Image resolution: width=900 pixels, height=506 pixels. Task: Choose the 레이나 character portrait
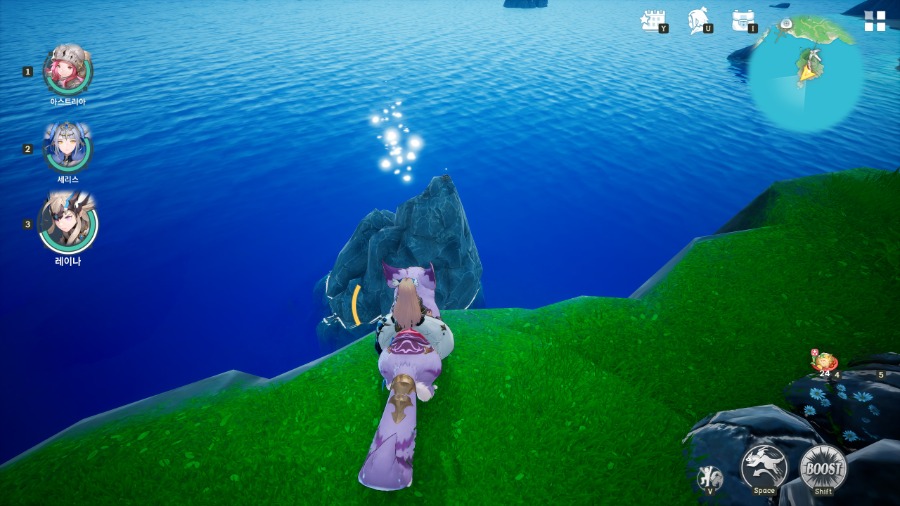68,224
